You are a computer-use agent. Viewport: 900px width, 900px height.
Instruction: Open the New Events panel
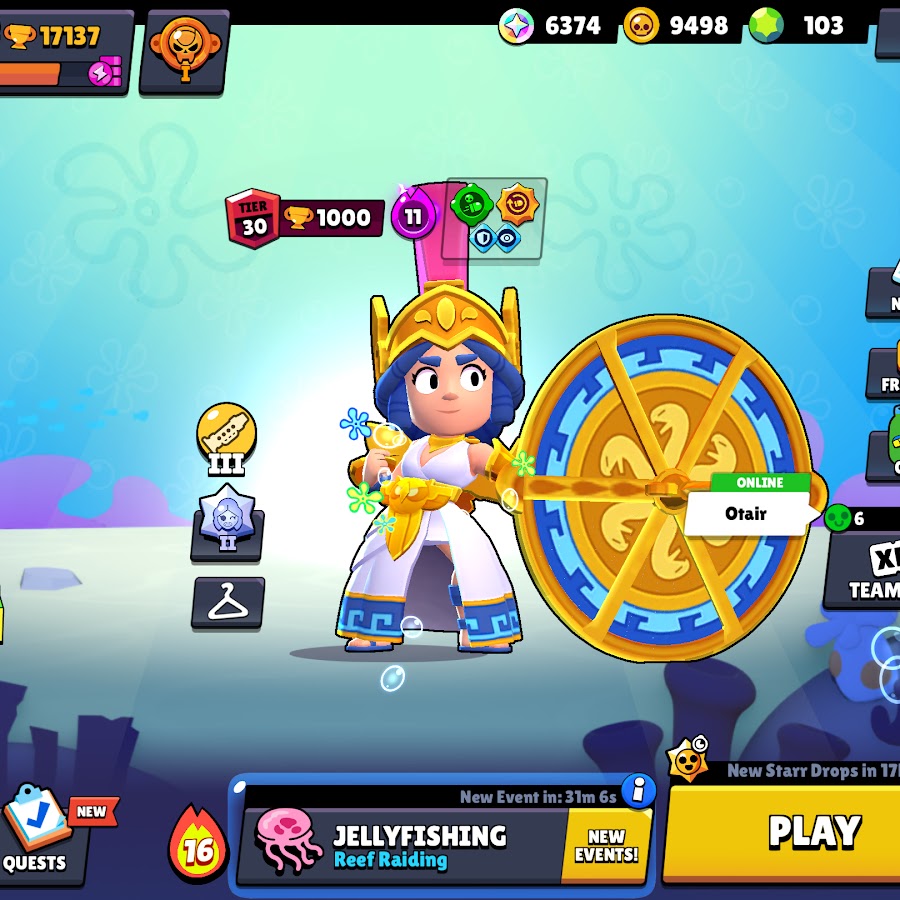607,846
